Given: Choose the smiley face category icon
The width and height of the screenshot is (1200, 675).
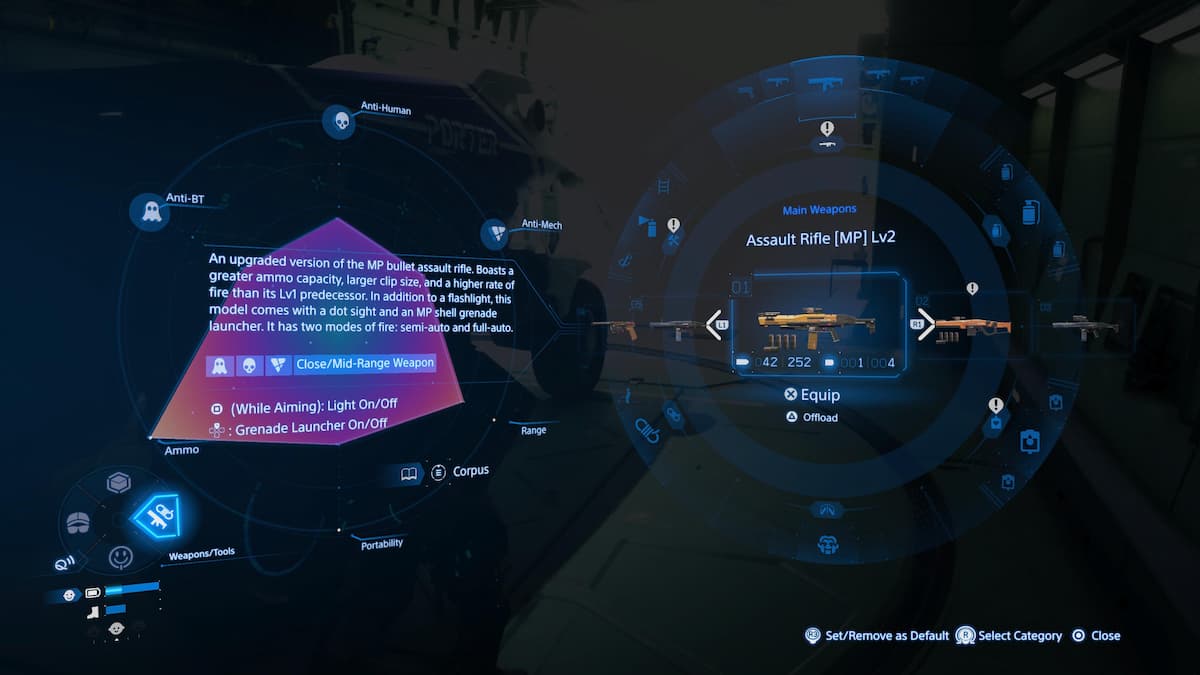Looking at the screenshot, I should click(121, 555).
